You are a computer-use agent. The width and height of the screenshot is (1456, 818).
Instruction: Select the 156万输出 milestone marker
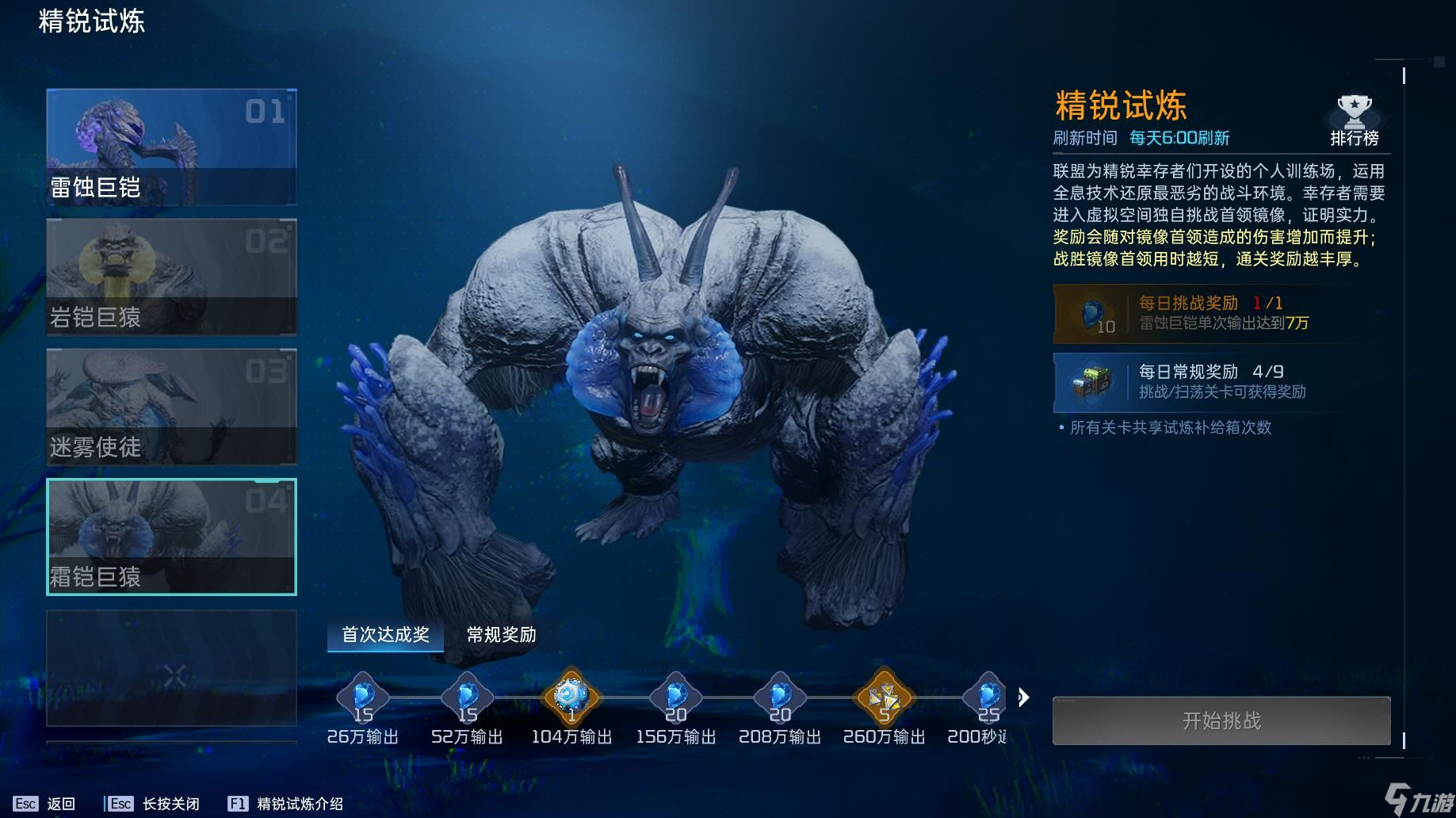pos(675,698)
